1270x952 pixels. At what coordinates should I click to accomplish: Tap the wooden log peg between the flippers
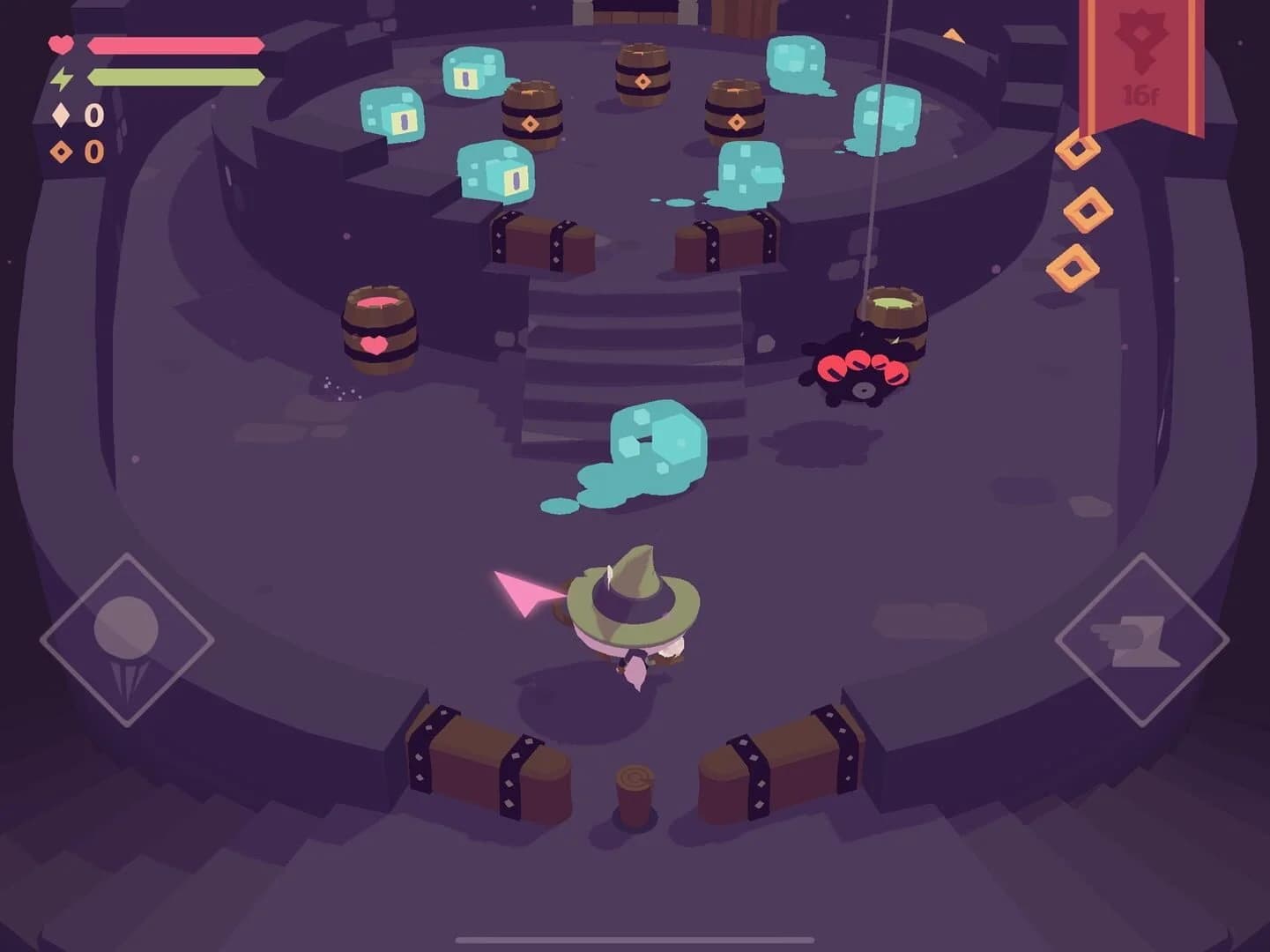tap(633, 789)
